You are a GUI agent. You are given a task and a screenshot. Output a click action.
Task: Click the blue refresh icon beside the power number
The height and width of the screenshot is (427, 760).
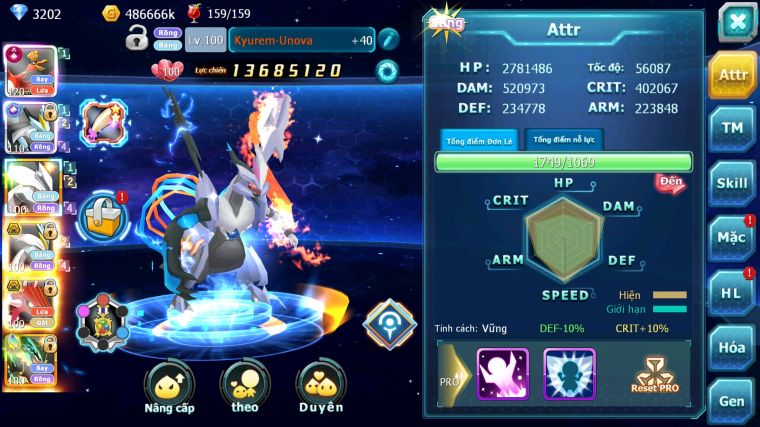[x=386, y=70]
